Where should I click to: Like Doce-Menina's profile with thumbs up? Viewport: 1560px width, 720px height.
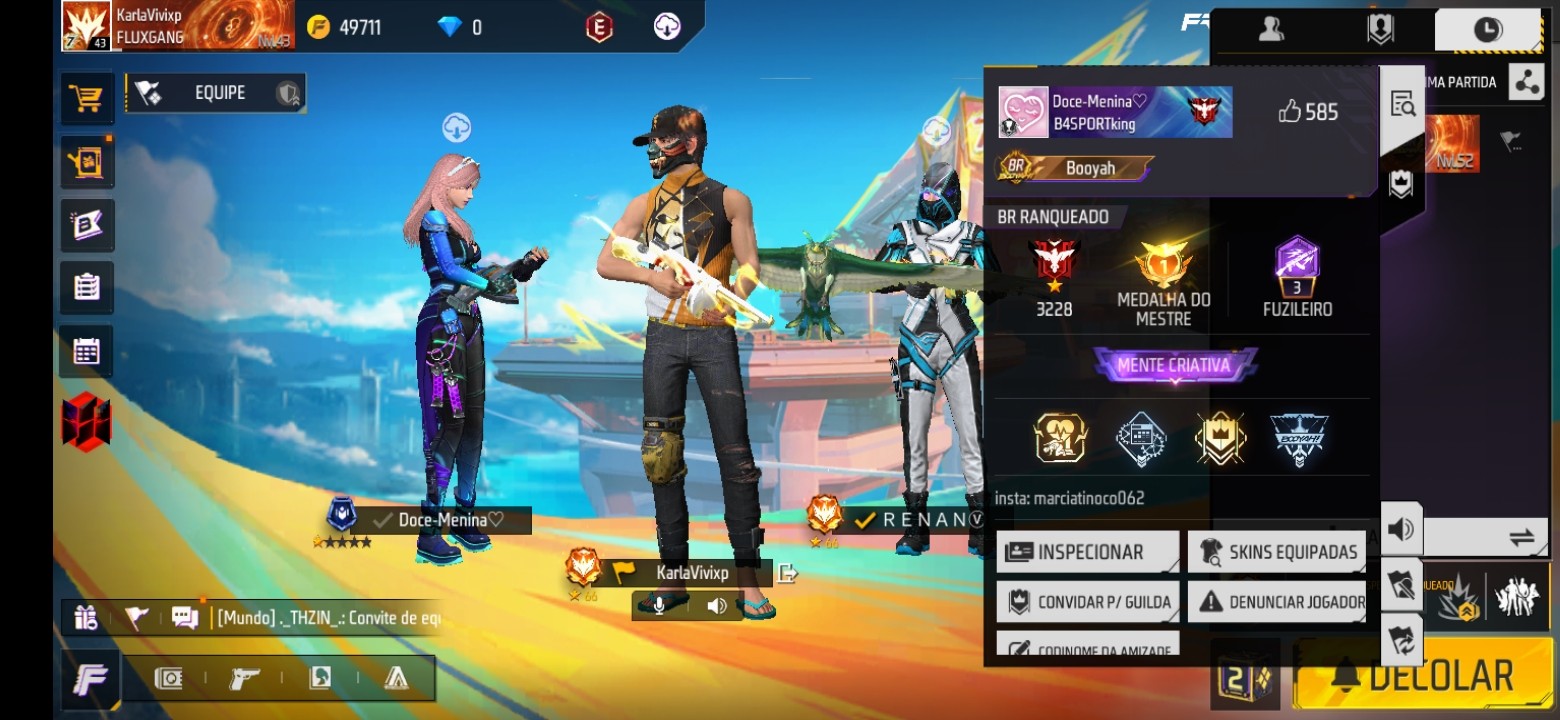1290,112
